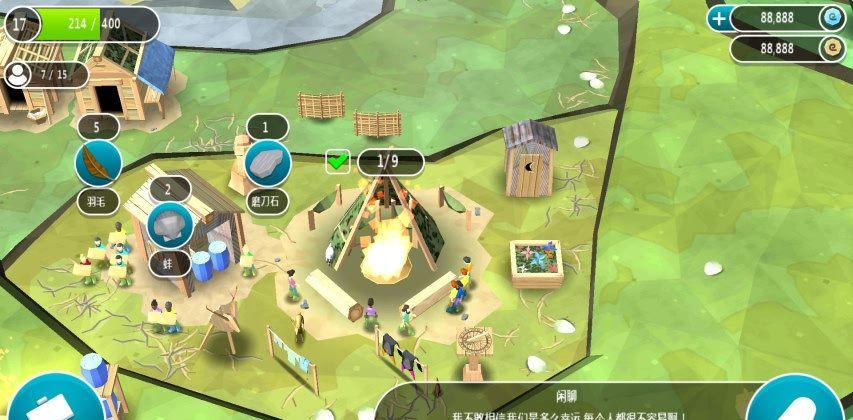Open the player level 17 badge

[x=22, y=22]
